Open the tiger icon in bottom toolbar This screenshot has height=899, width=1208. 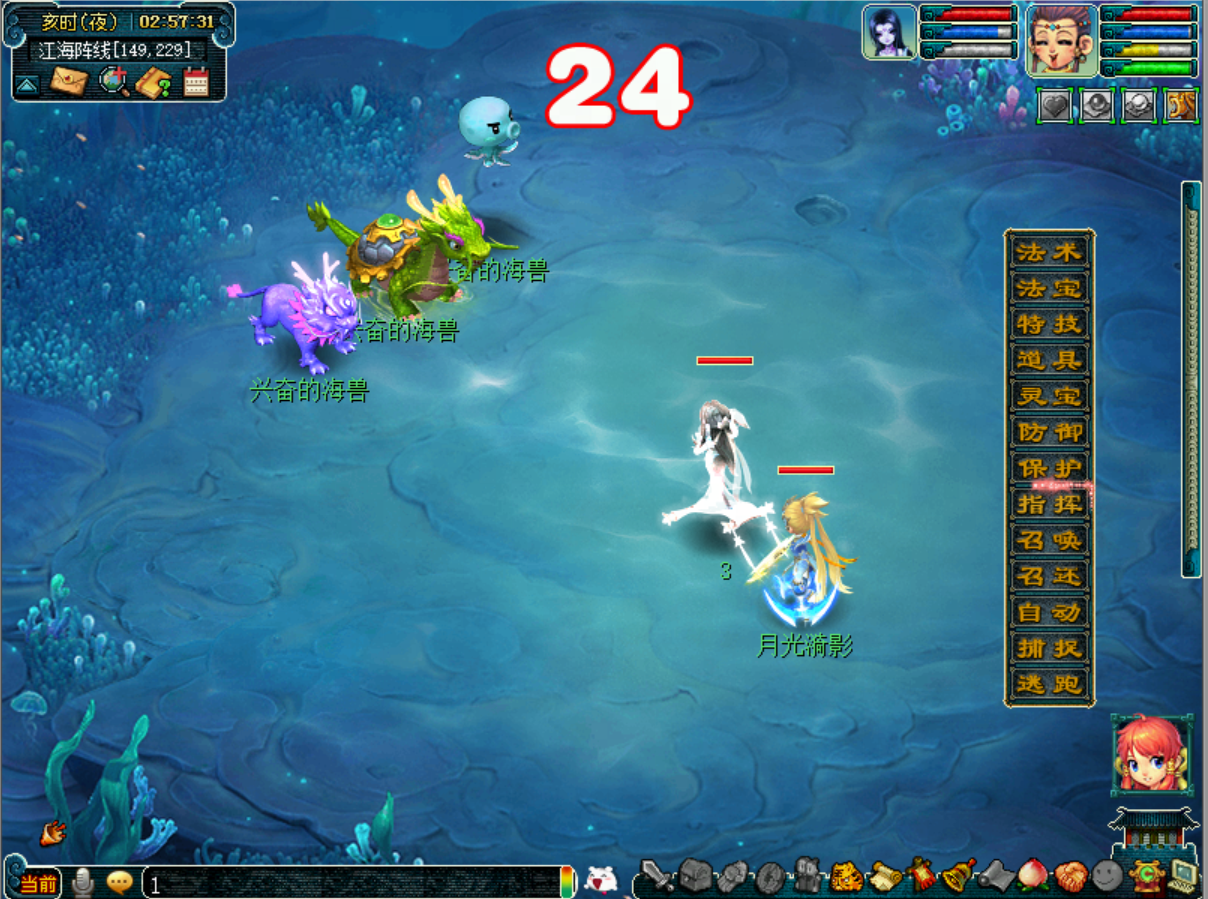pyautogui.click(x=847, y=877)
